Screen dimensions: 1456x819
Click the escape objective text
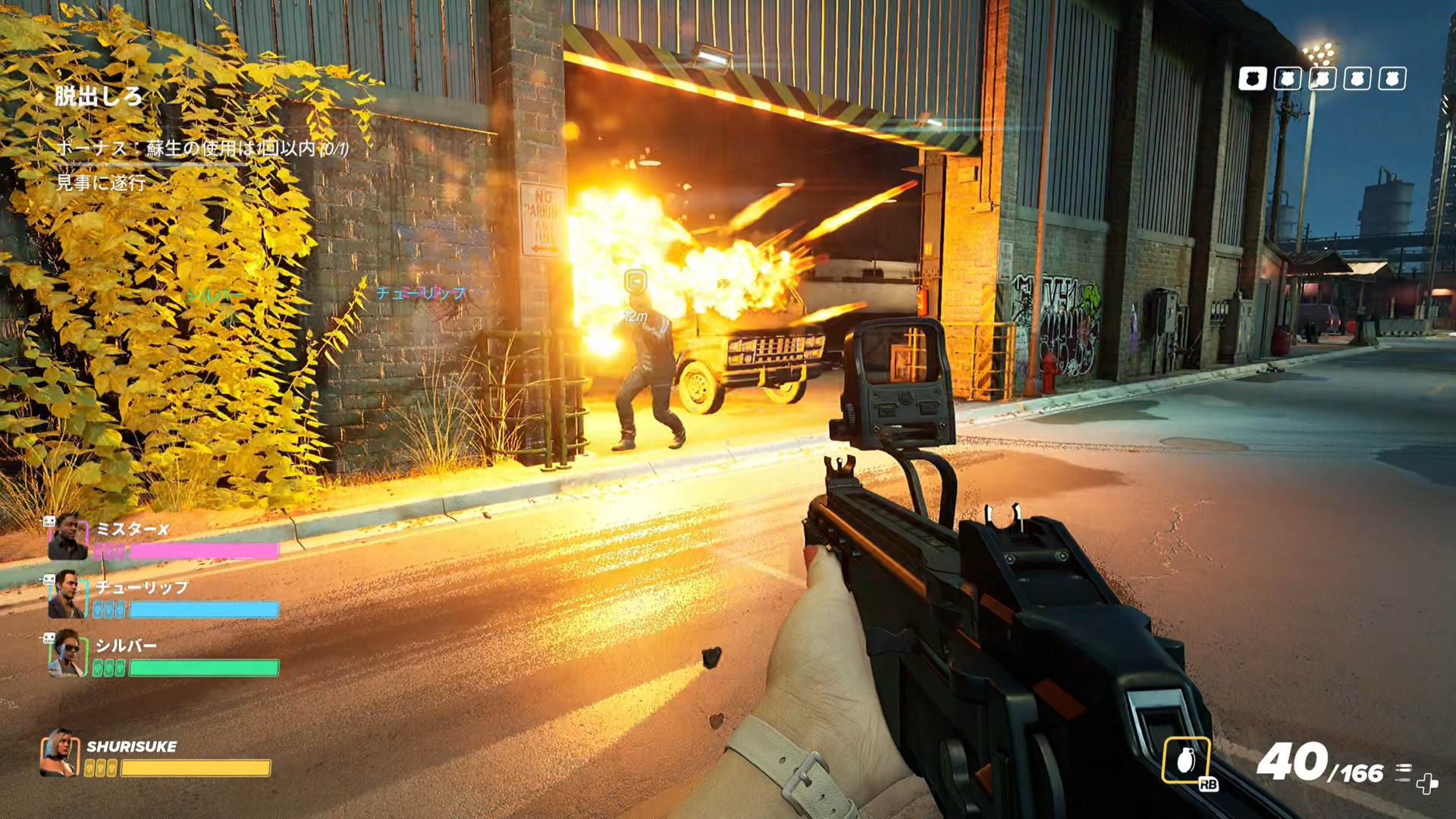(x=99, y=96)
